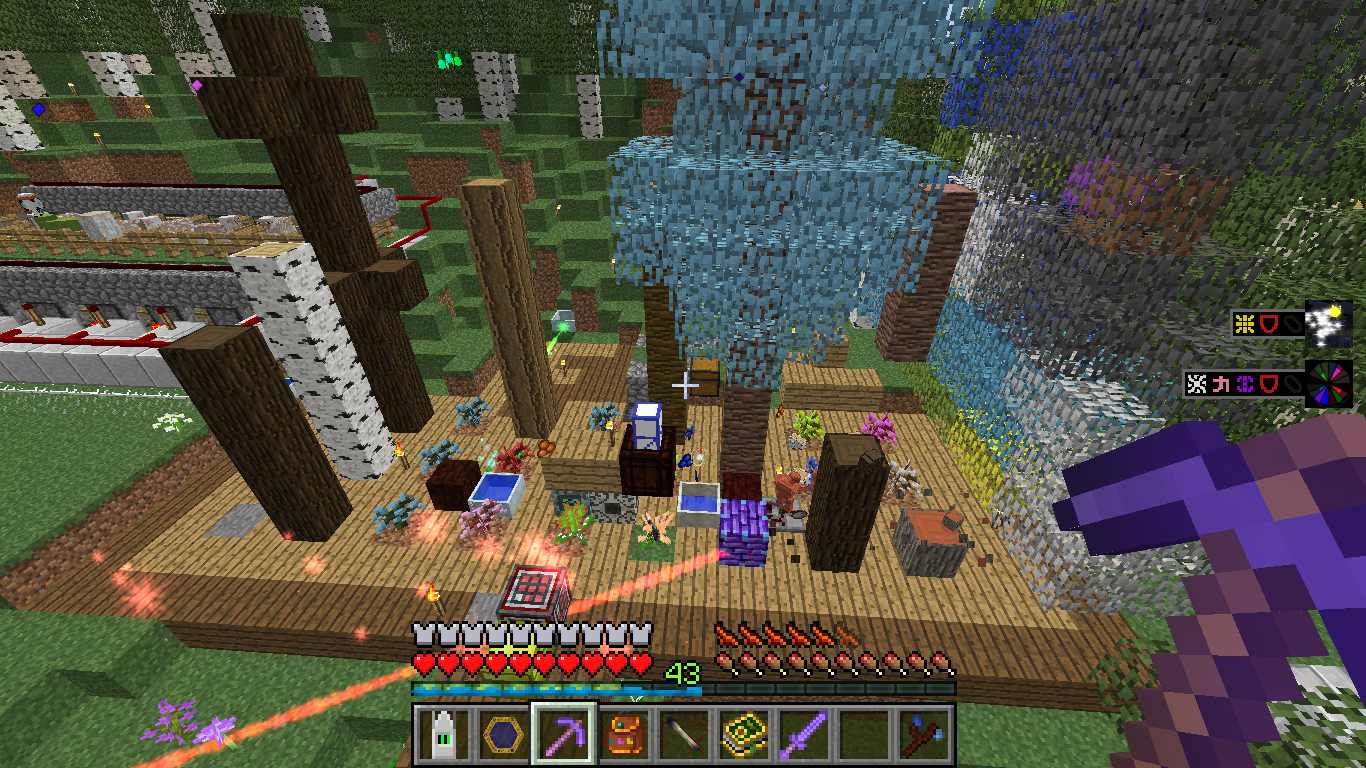1366x768 pixels.
Task: Select the blue hexagon amulet hotbar slot
Action: coord(500,735)
